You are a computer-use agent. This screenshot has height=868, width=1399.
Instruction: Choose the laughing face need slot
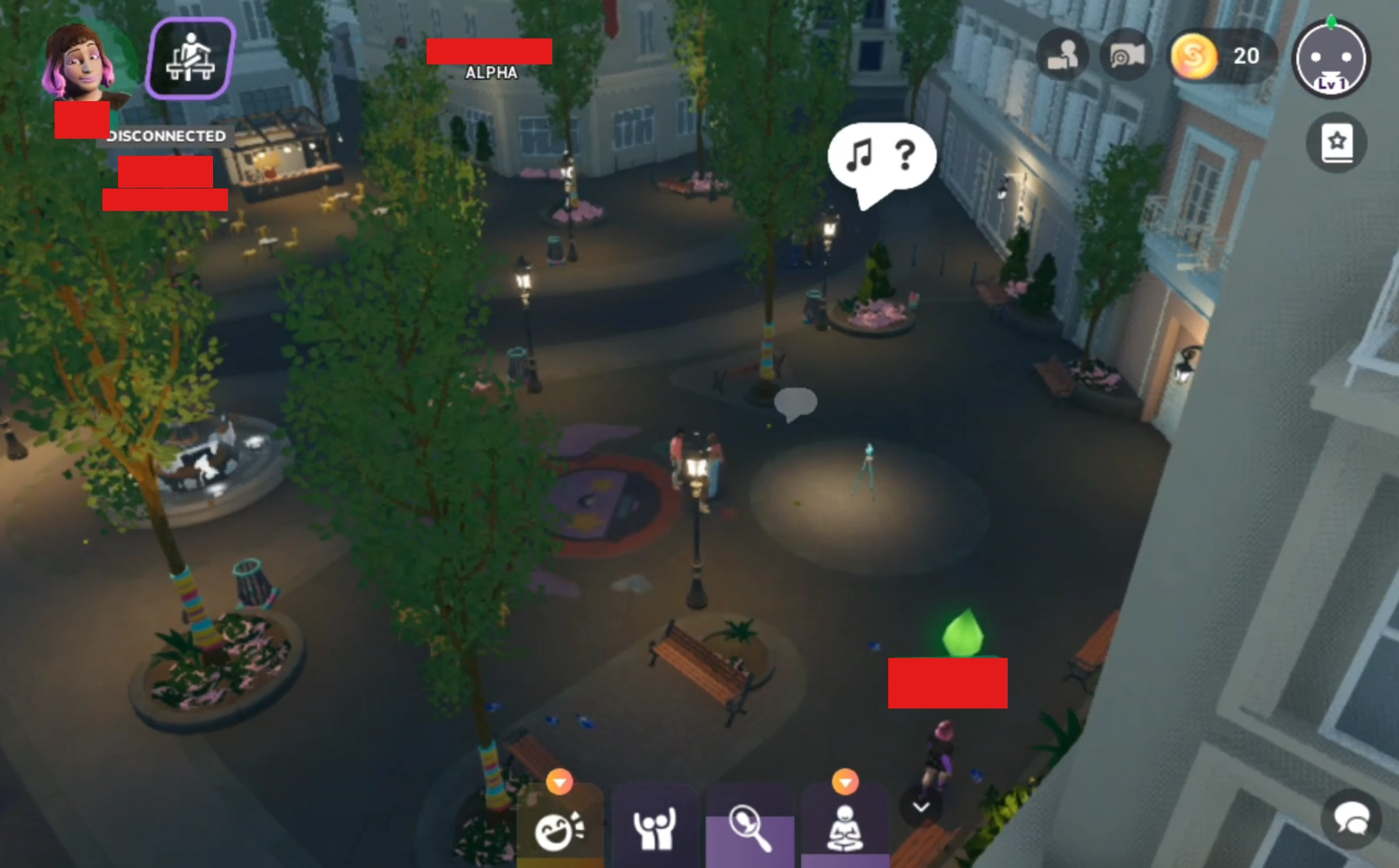pos(559,829)
